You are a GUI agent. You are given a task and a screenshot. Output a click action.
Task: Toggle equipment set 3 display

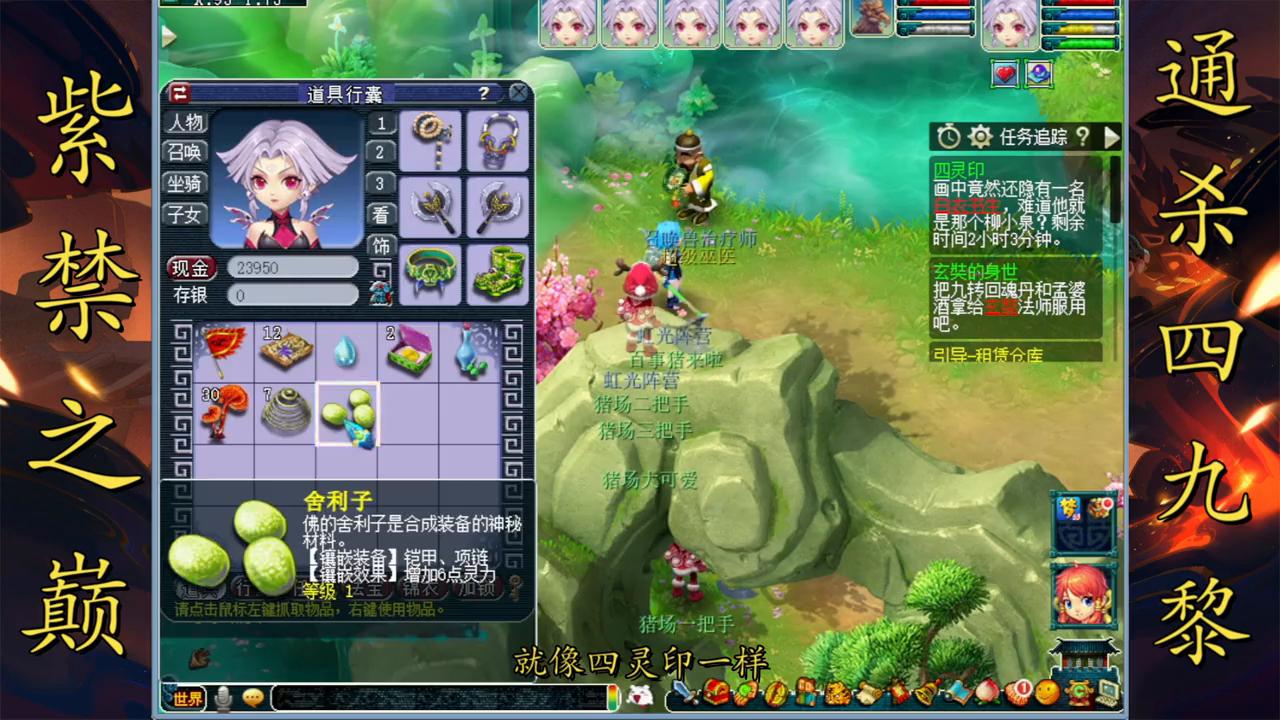381,184
